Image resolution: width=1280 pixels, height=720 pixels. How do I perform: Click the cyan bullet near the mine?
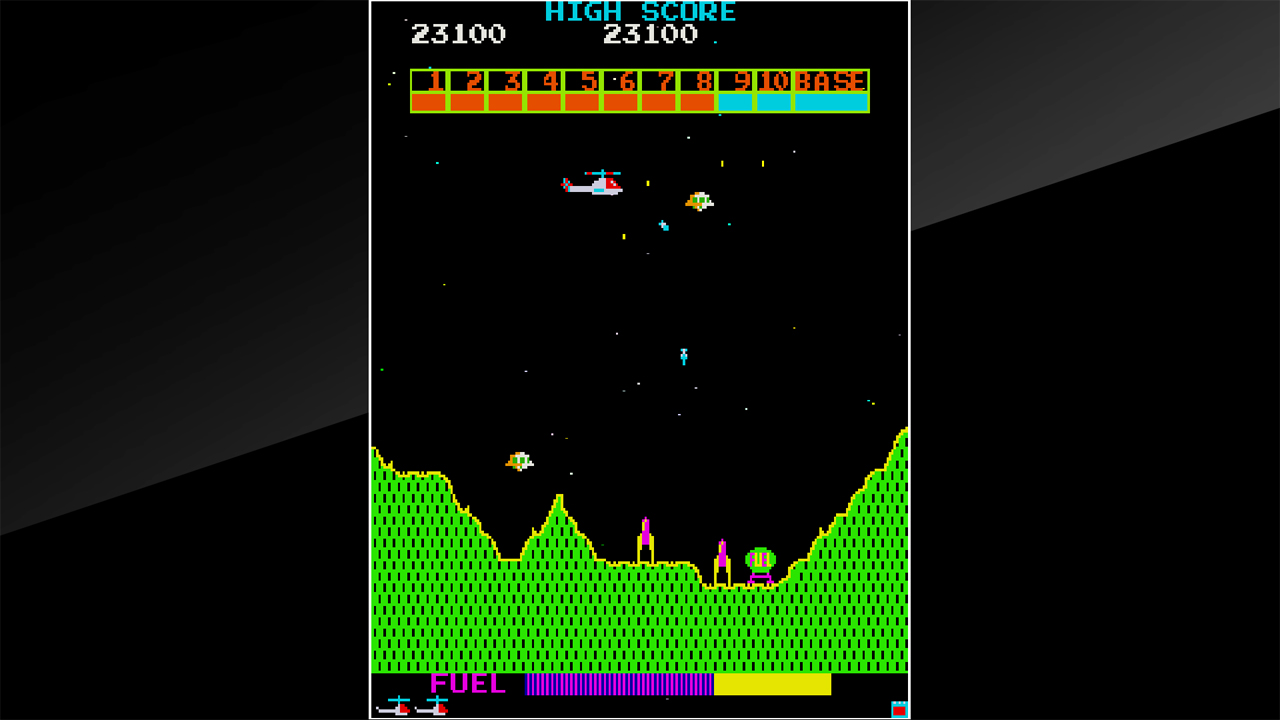coord(663,225)
